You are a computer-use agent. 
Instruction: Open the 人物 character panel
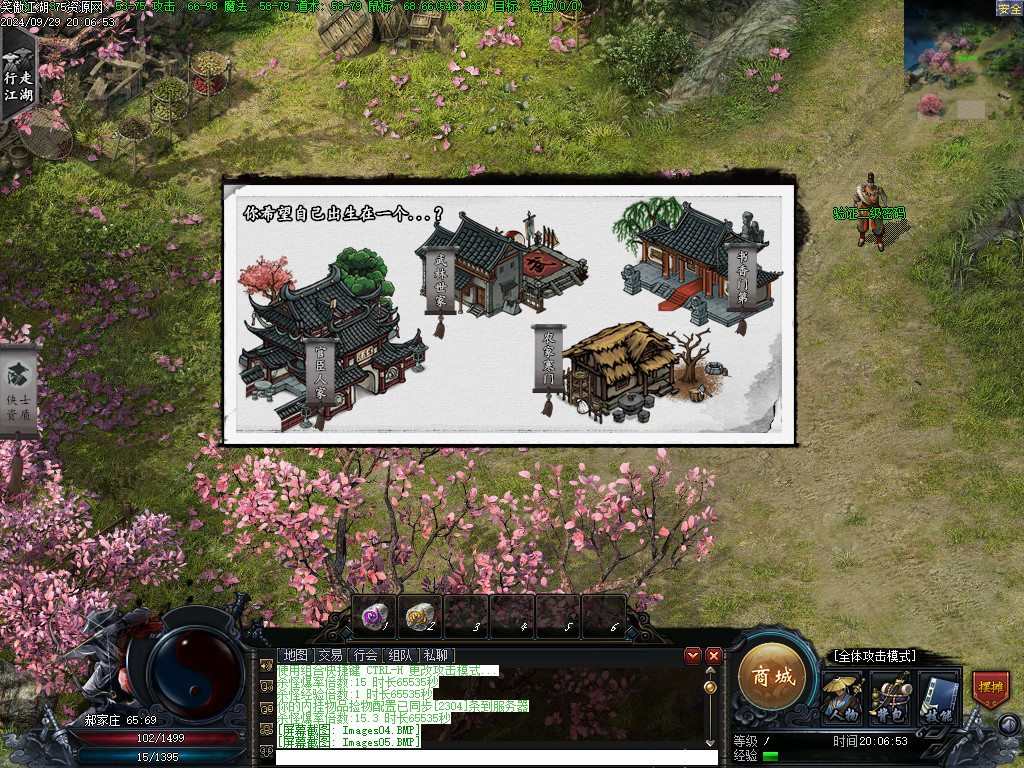pyautogui.click(x=842, y=697)
